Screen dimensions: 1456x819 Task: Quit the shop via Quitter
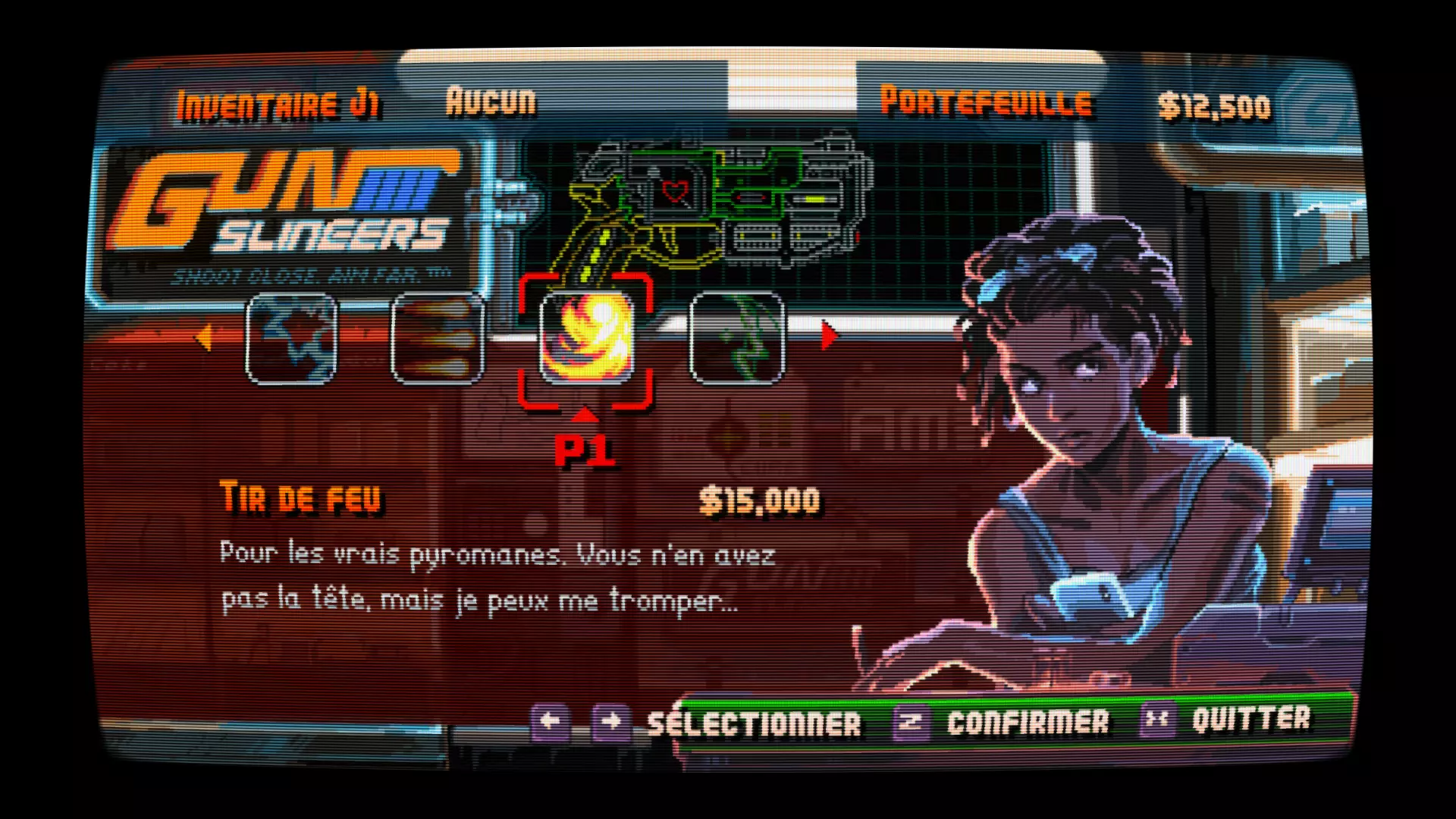point(1251,720)
